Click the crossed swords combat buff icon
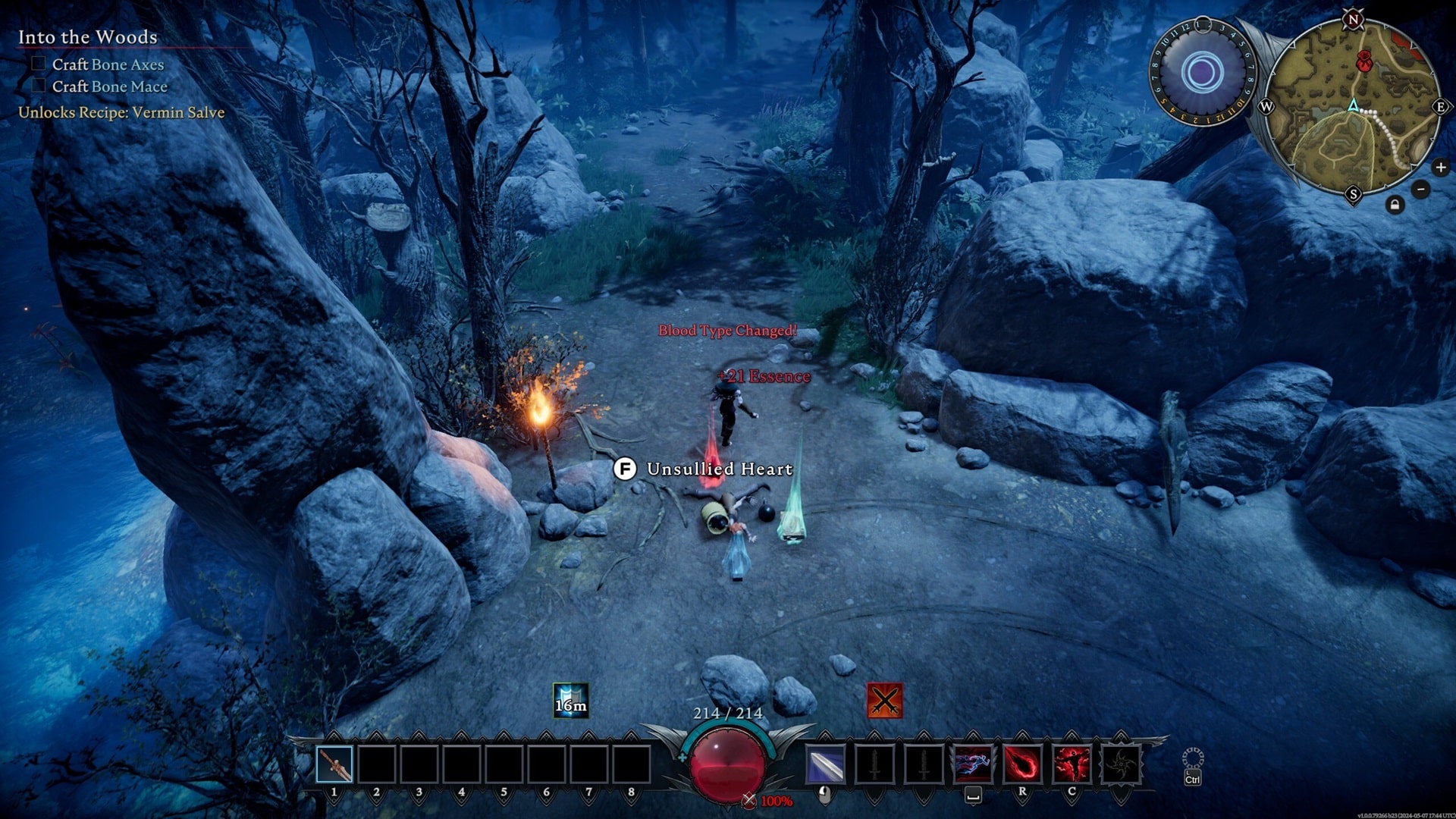 click(884, 700)
